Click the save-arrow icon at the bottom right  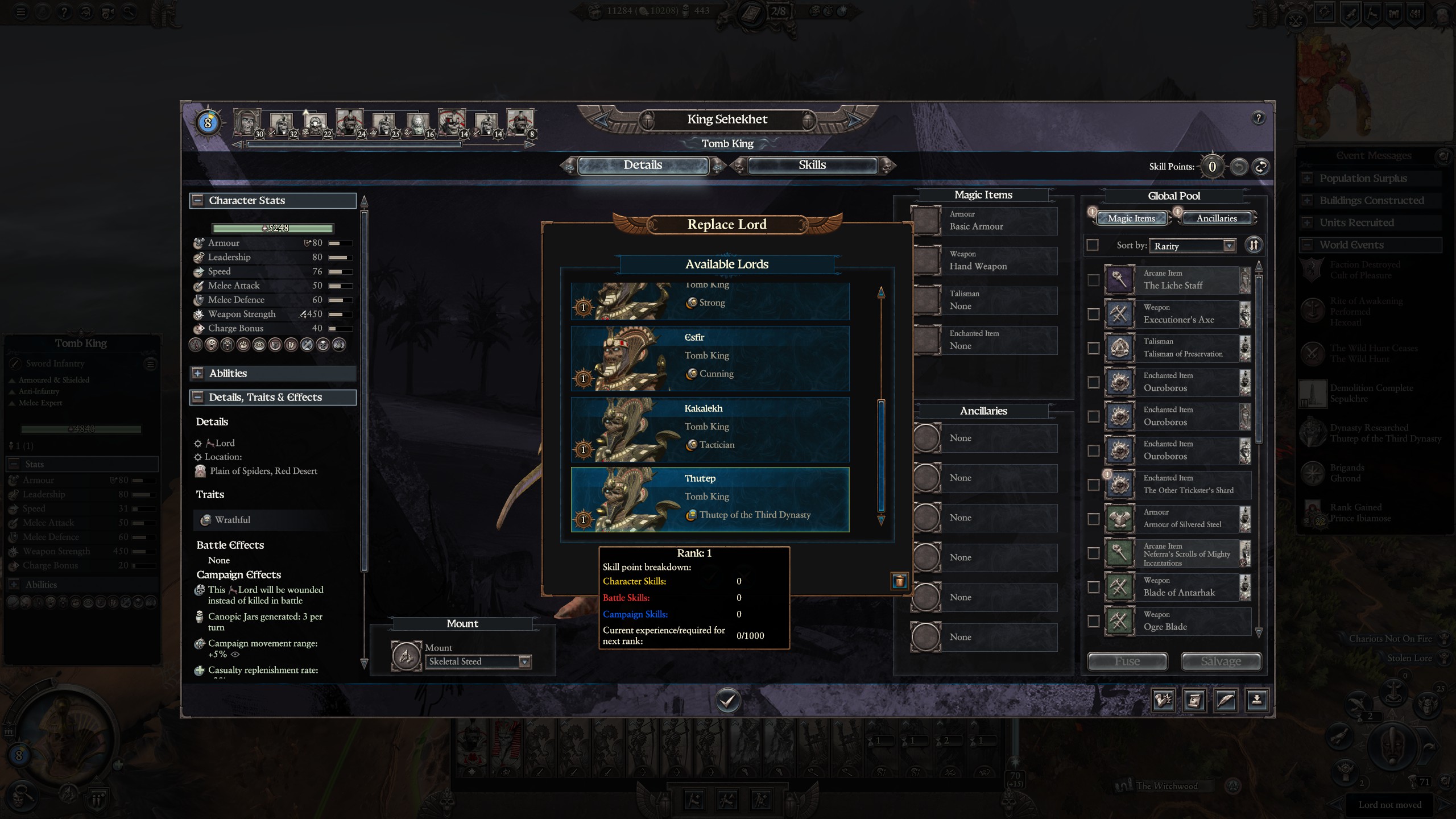tap(1258, 700)
